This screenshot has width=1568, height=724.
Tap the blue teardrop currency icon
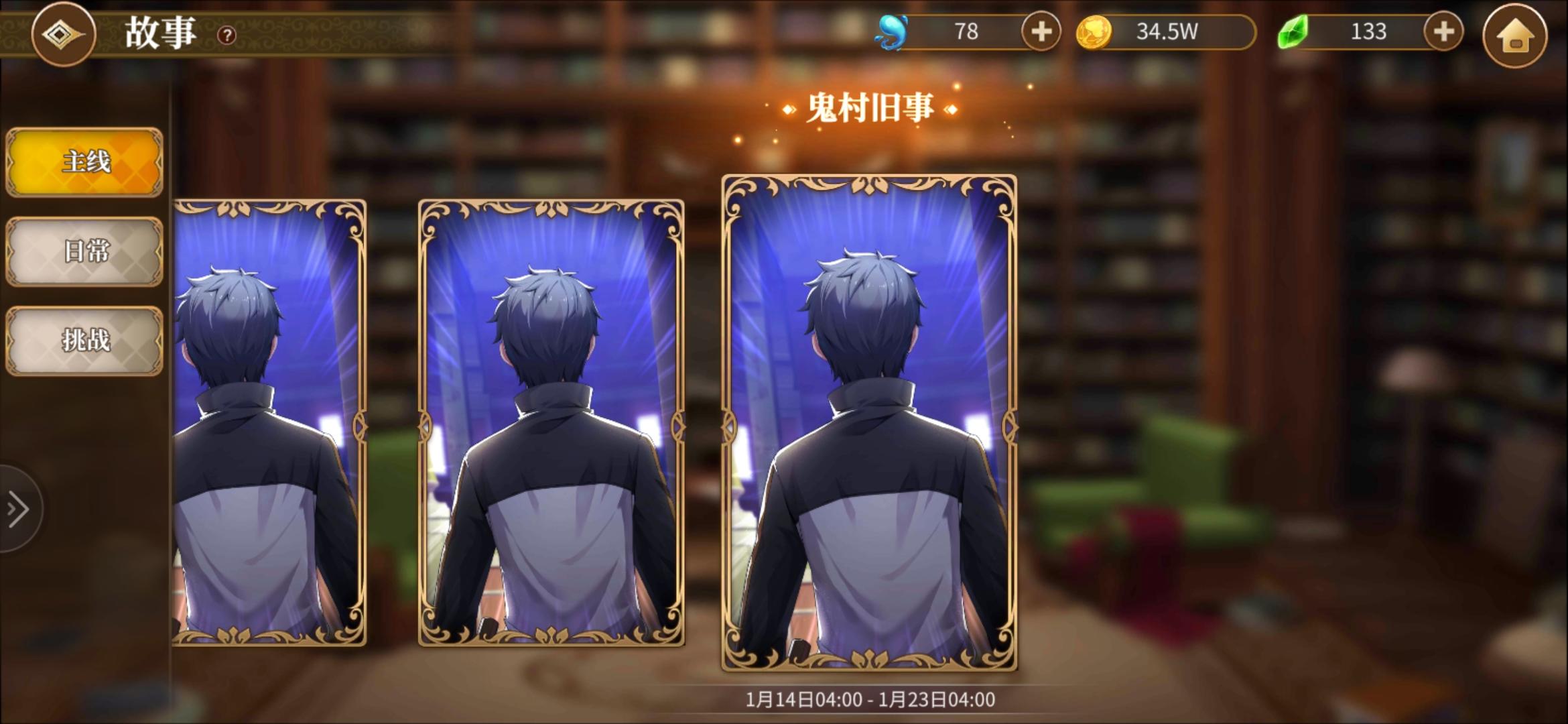[x=891, y=31]
